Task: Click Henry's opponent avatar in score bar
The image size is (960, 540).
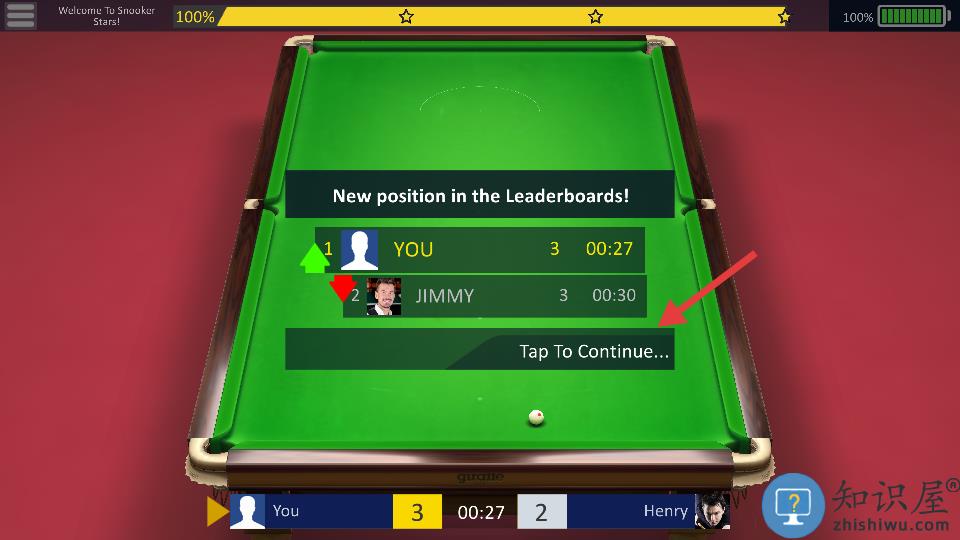Action: [712, 511]
